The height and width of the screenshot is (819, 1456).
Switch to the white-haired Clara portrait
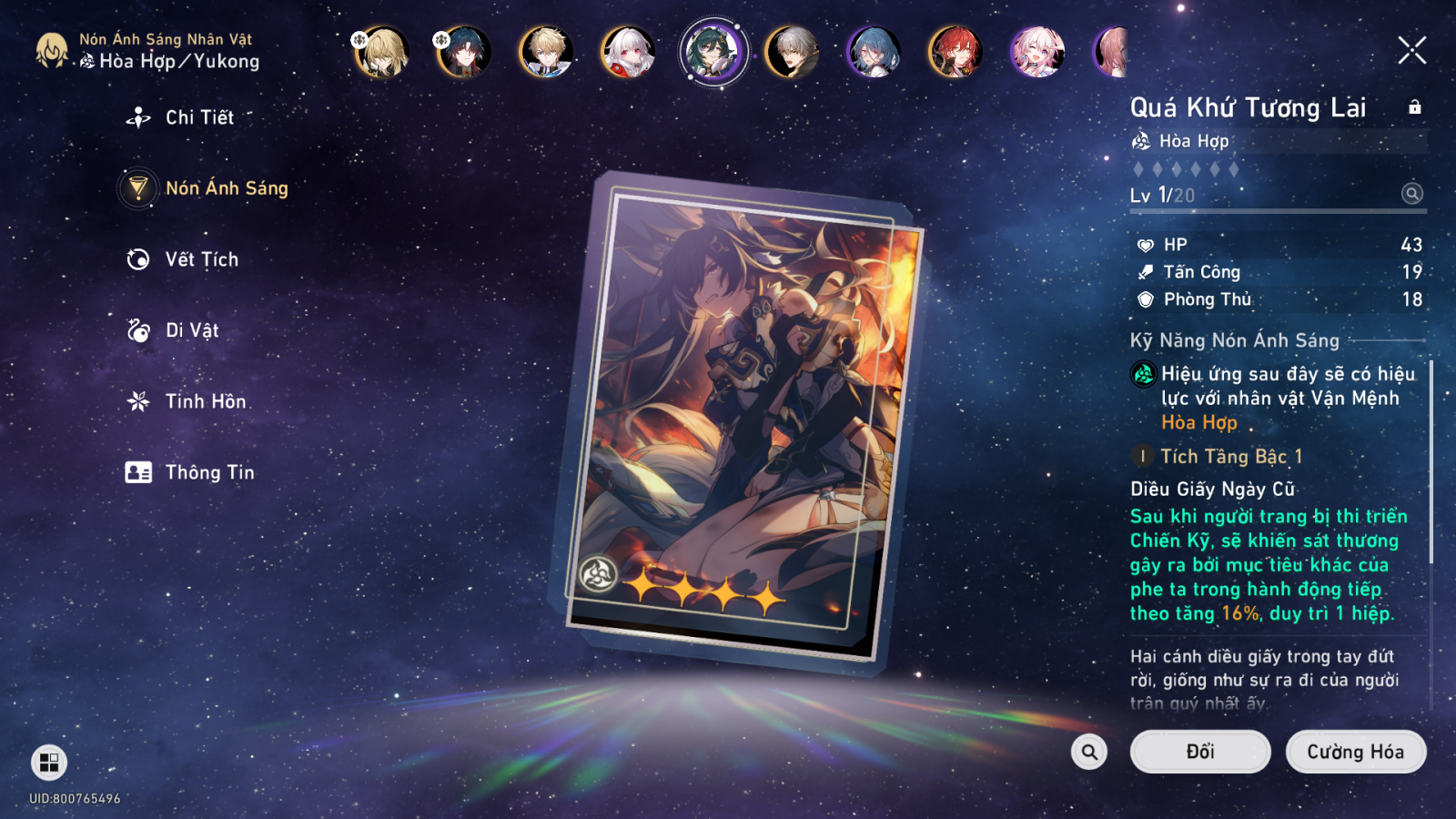click(628, 52)
